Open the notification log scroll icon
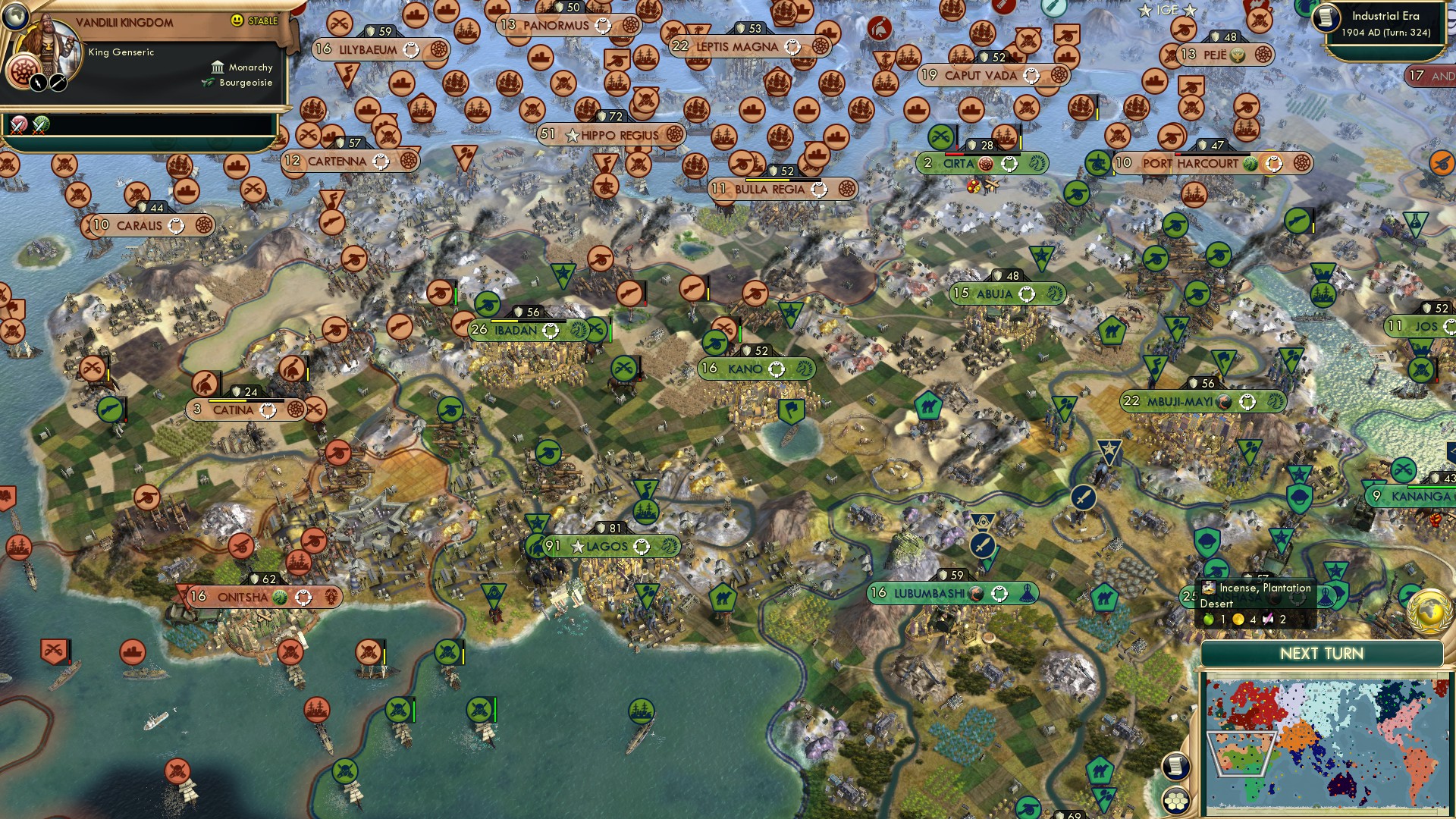This screenshot has height=819, width=1456. 1176,766
